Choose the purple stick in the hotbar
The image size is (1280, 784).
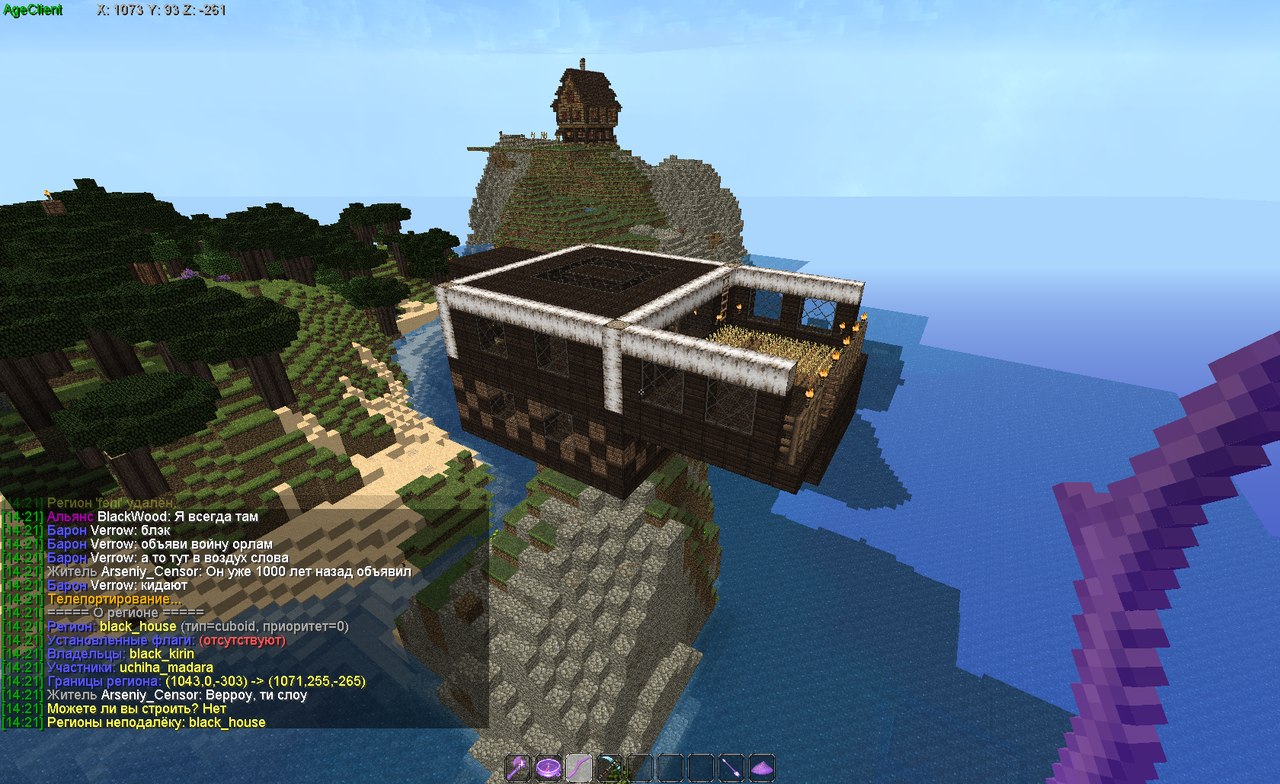coord(579,767)
